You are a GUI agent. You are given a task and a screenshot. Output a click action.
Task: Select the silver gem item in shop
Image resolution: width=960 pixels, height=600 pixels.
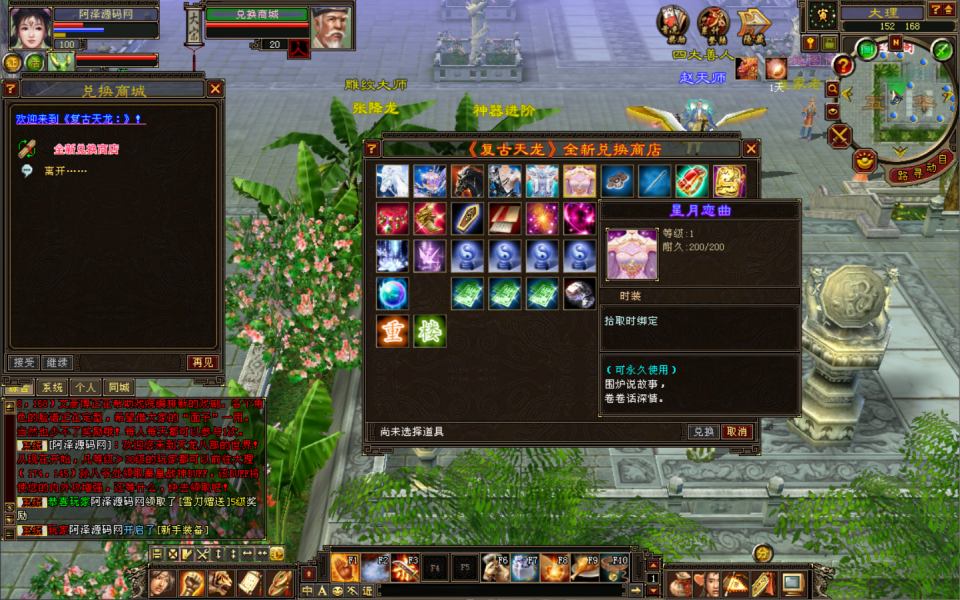pyautogui.click(x=579, y=293)
